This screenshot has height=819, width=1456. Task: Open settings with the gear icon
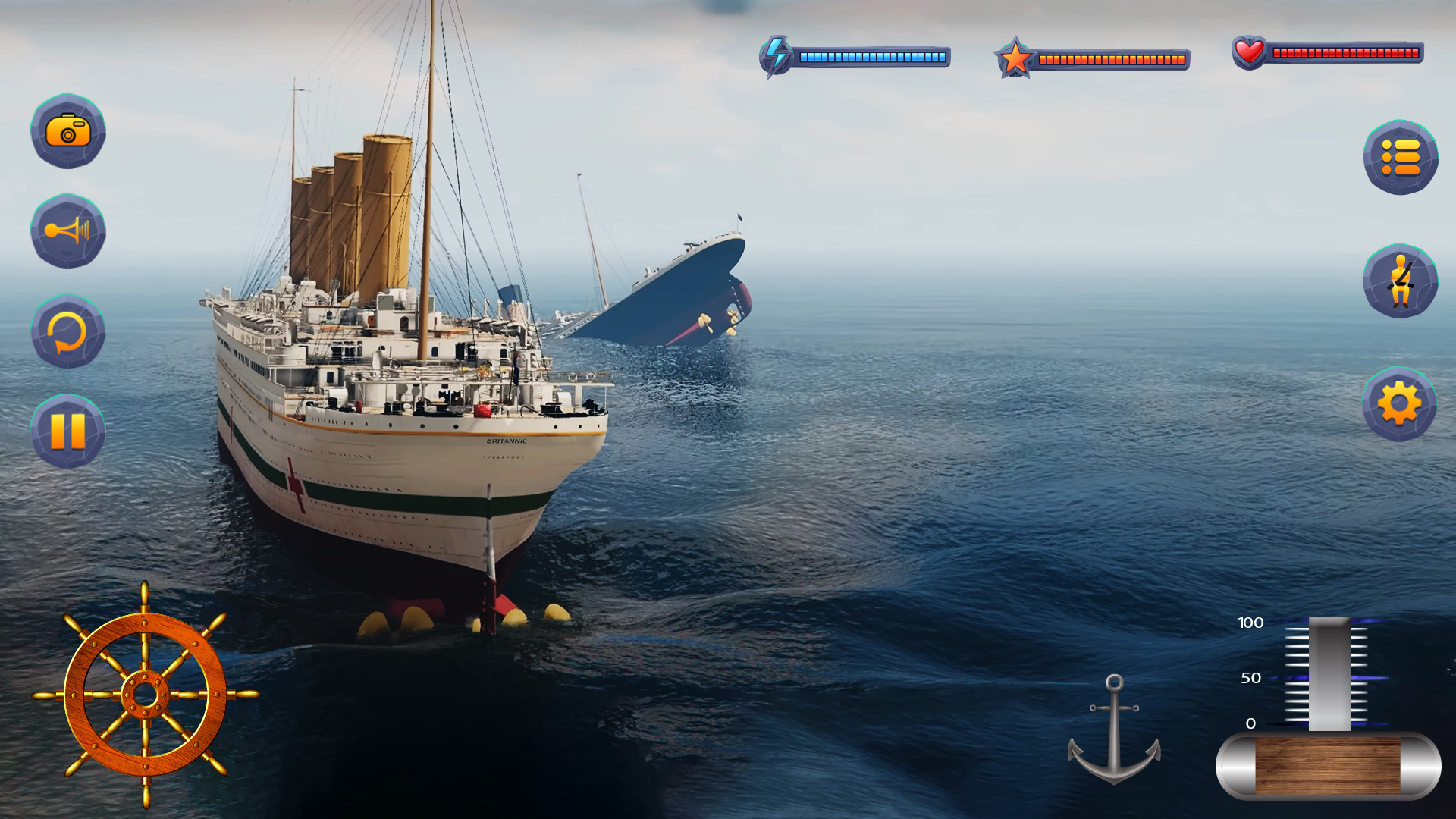click(x=1399, y=404)
